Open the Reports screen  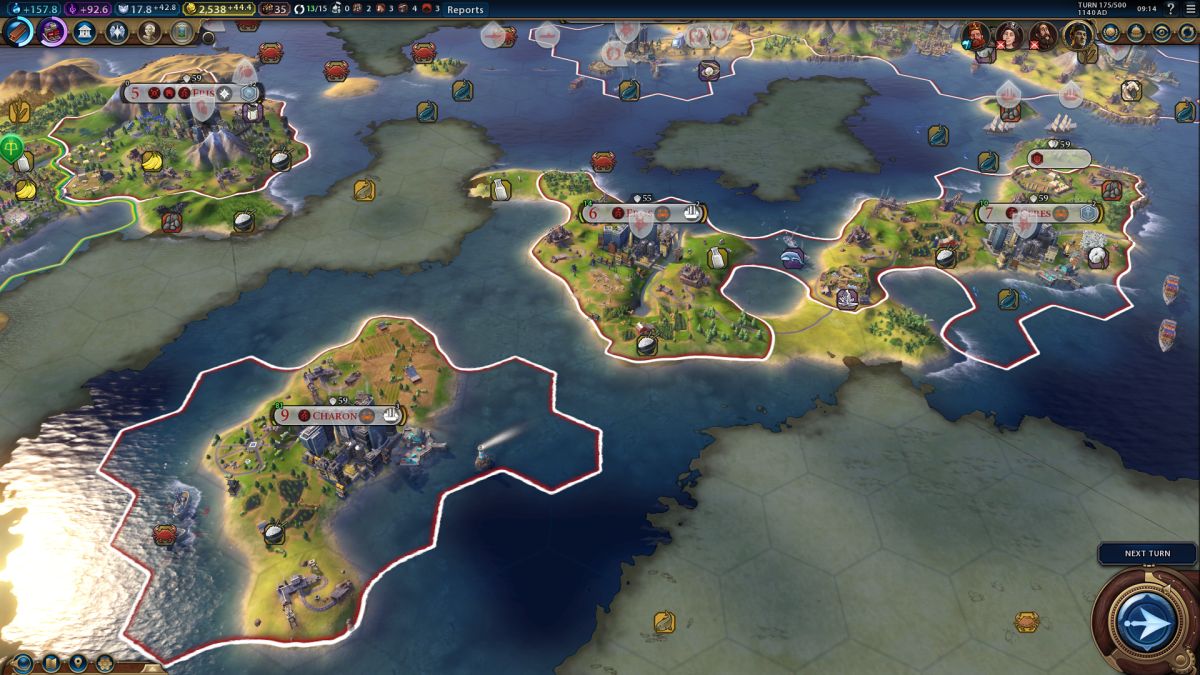465,10
